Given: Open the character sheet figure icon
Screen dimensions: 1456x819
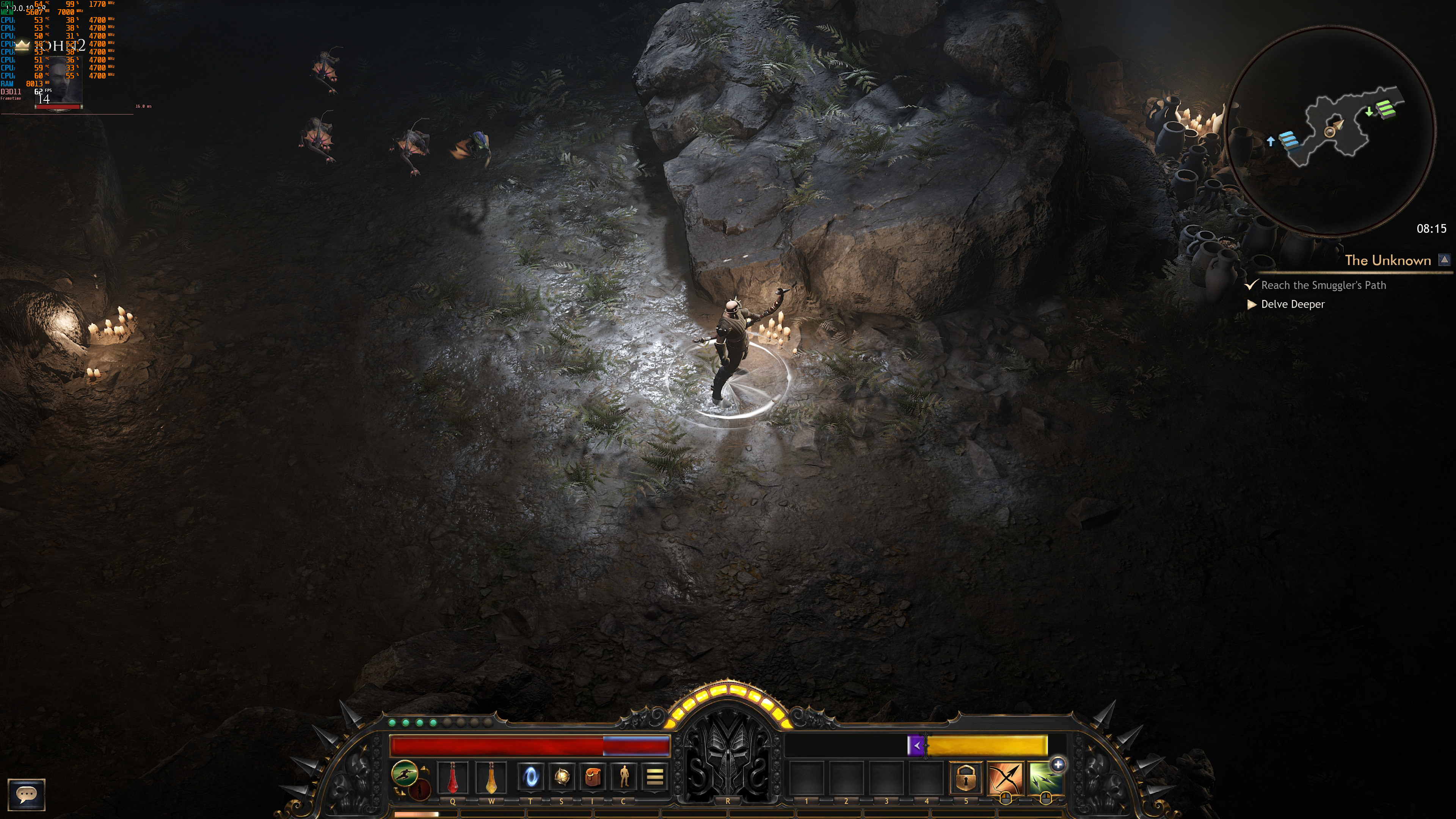Looking at the screenshot, I should tap(623, 778).
